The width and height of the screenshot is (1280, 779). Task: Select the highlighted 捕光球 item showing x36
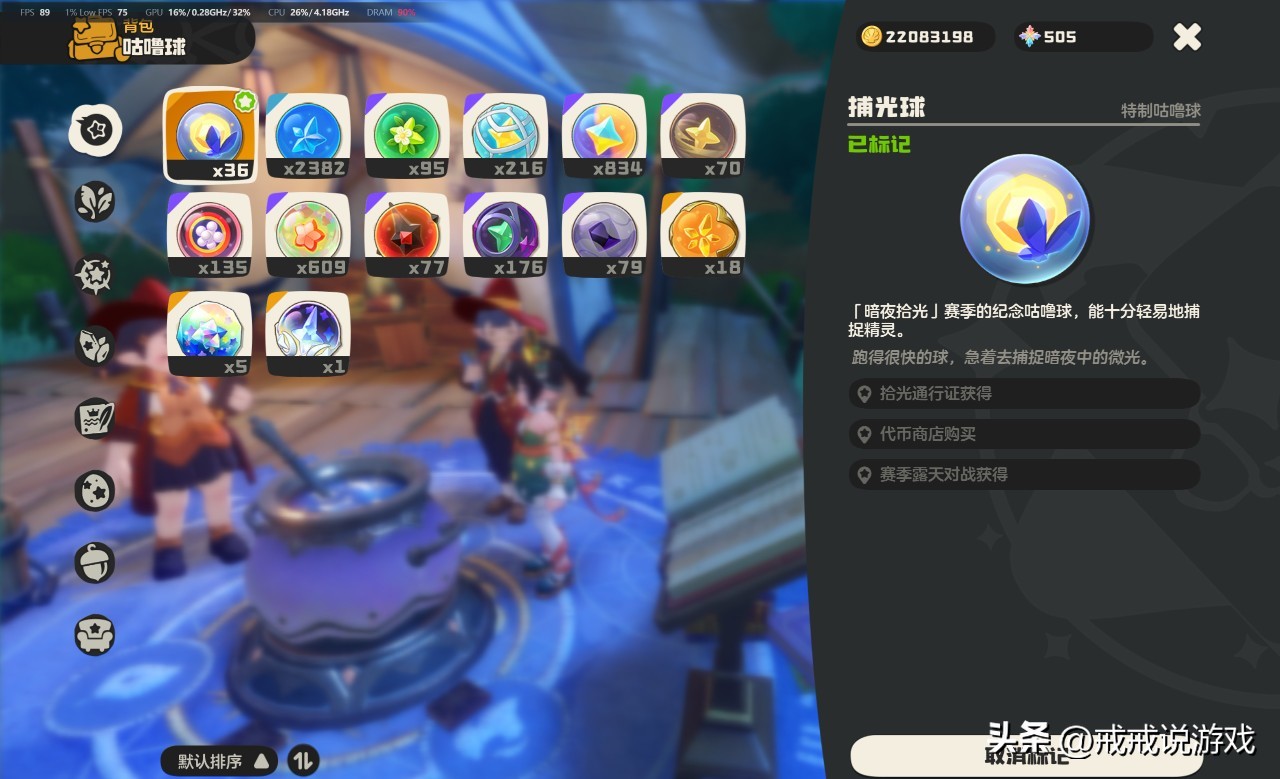pos(209,134)
